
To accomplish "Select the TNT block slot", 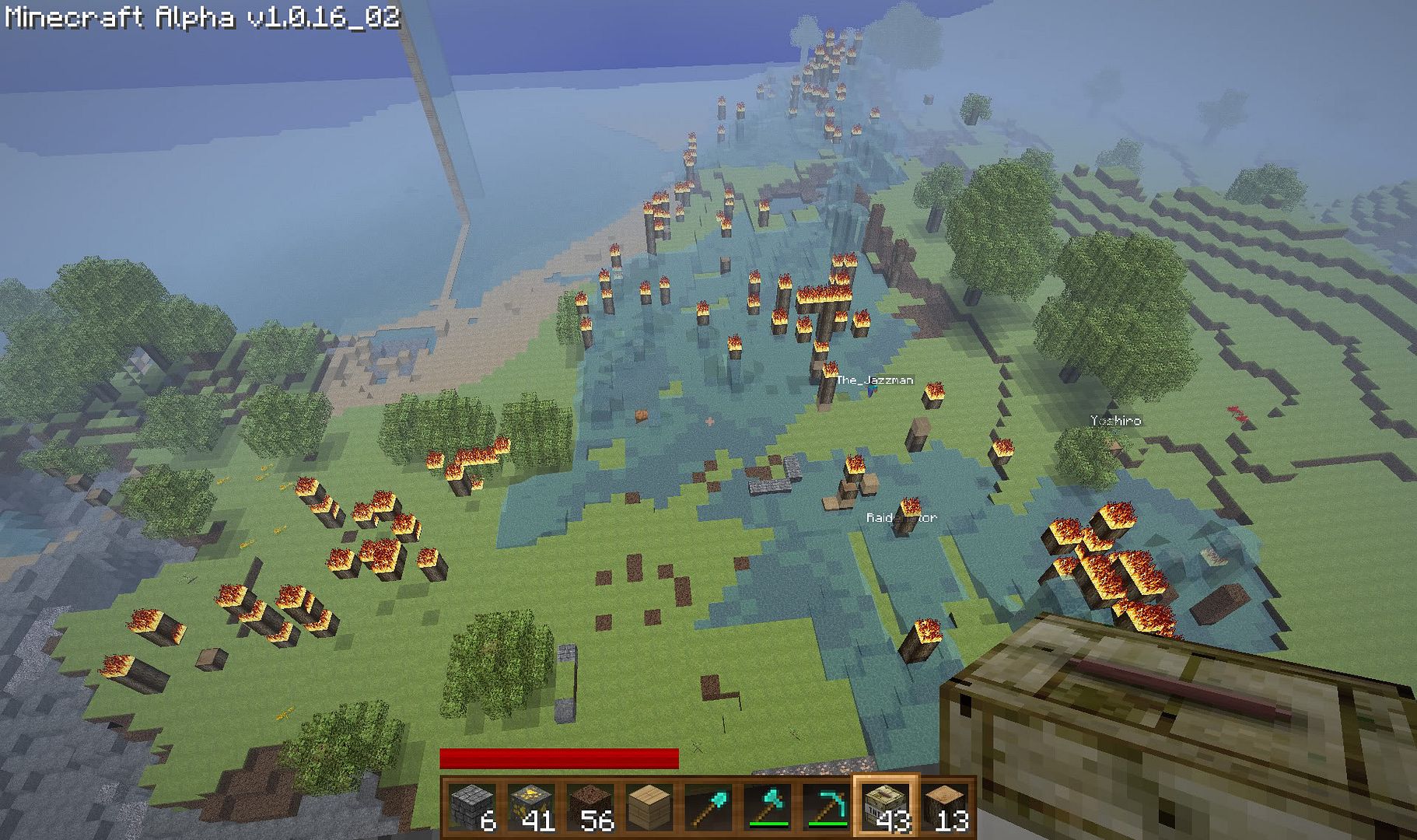I will pyautogui.click(x=886, y=807).
